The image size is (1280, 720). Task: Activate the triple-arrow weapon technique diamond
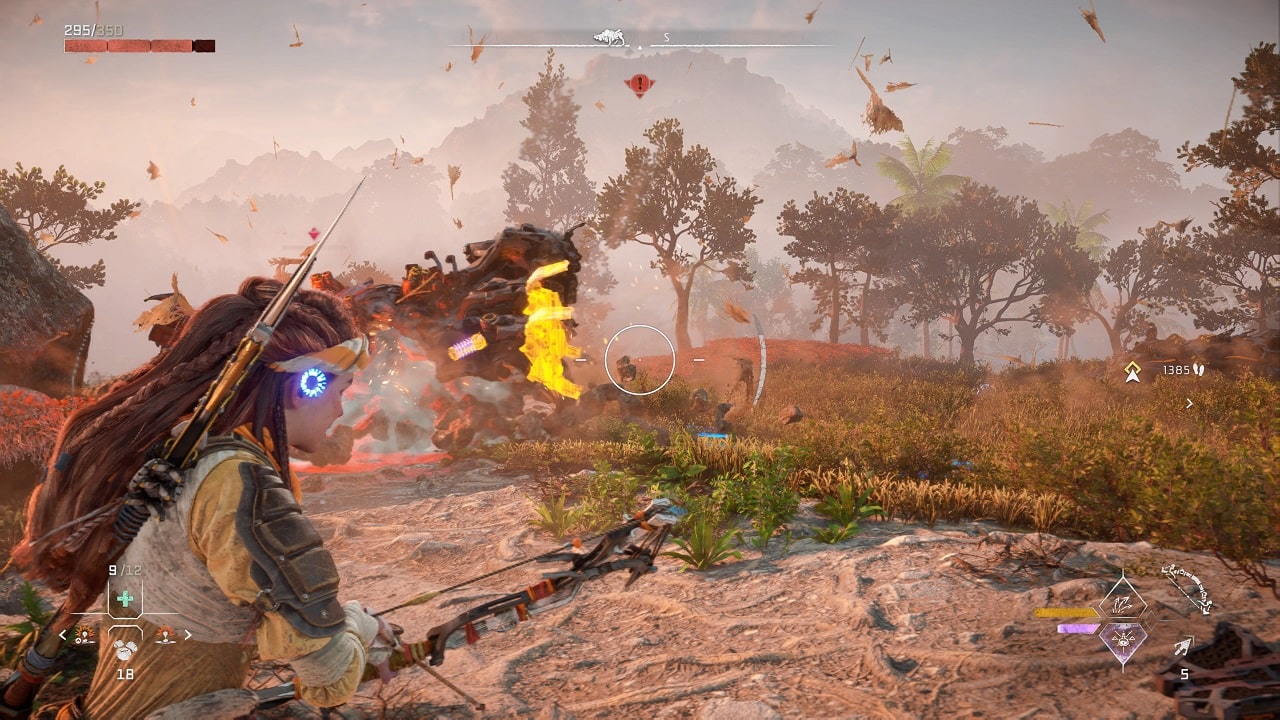point(1122,604)
